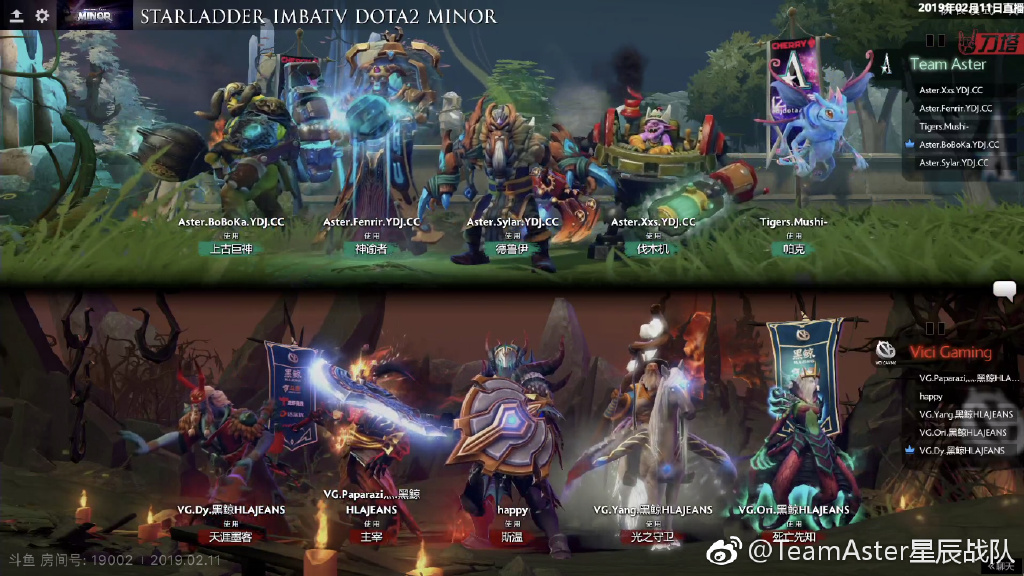The image size is (1024, 576).
Task: Click the Vici Gaming header name
Action: pos(950,352)
